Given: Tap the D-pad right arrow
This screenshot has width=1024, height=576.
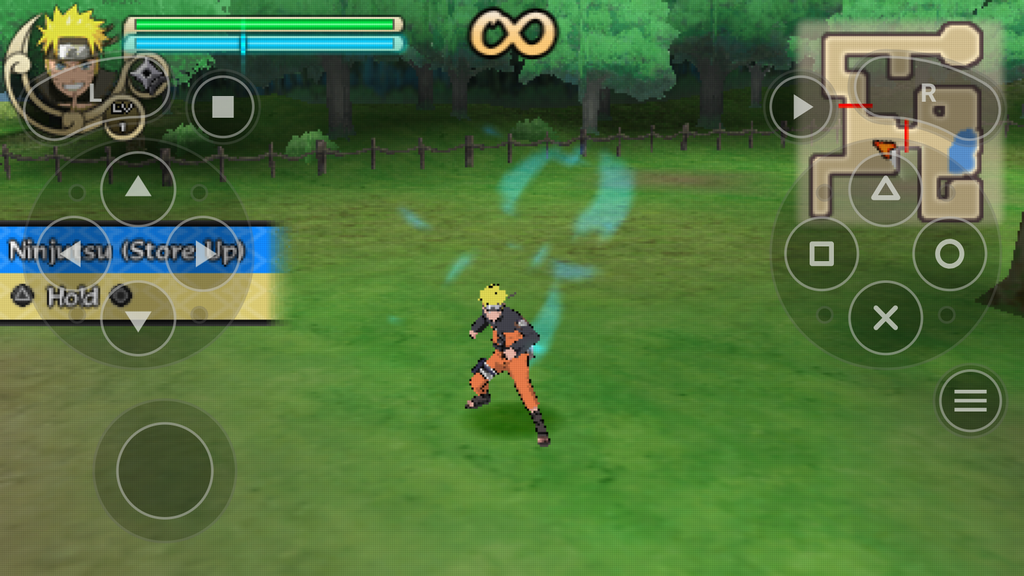Looking at the screenshot, I should 203,254.
